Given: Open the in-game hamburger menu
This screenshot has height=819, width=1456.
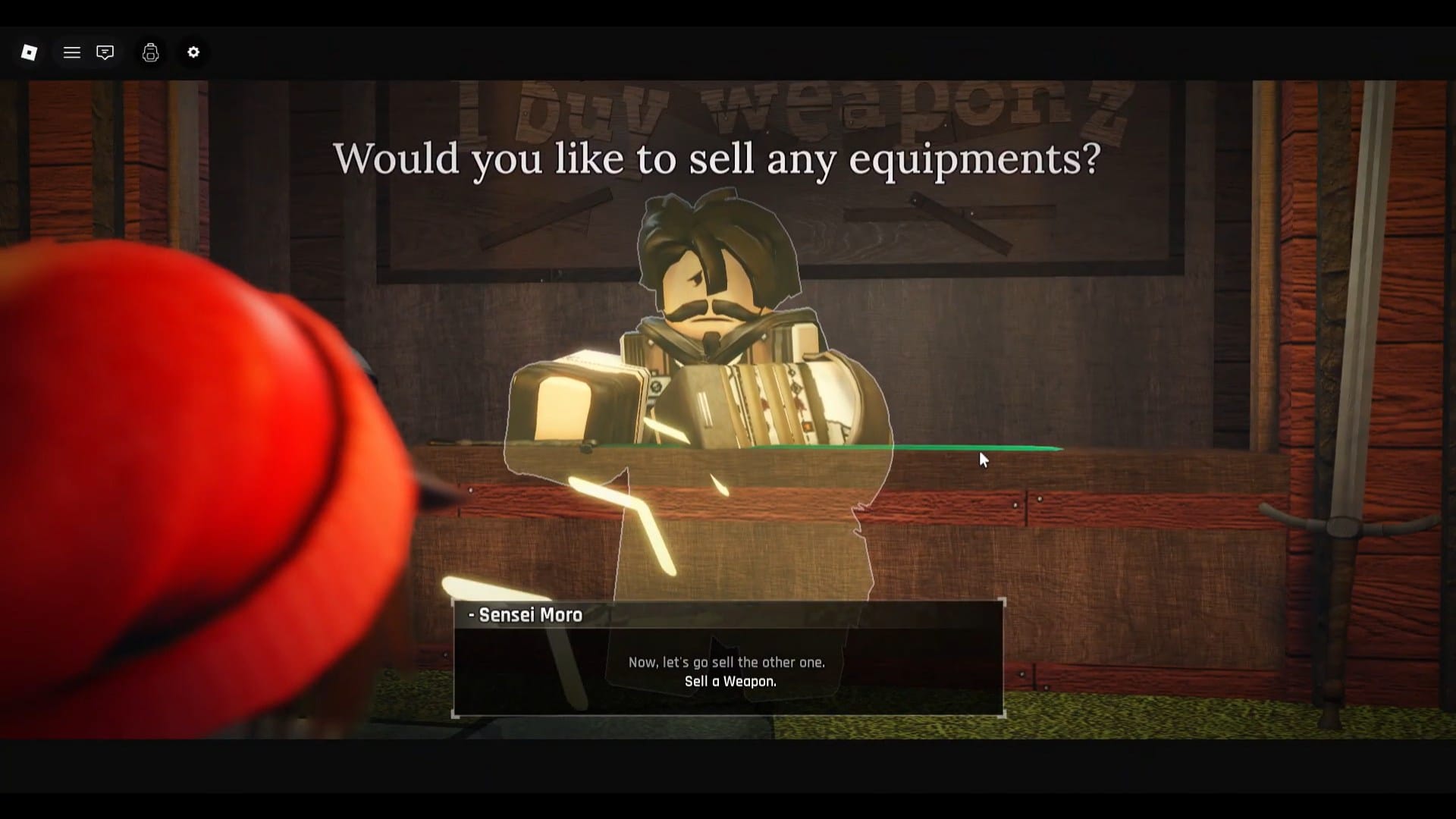Looking at the screenshot, I should (x=72, y=52).
